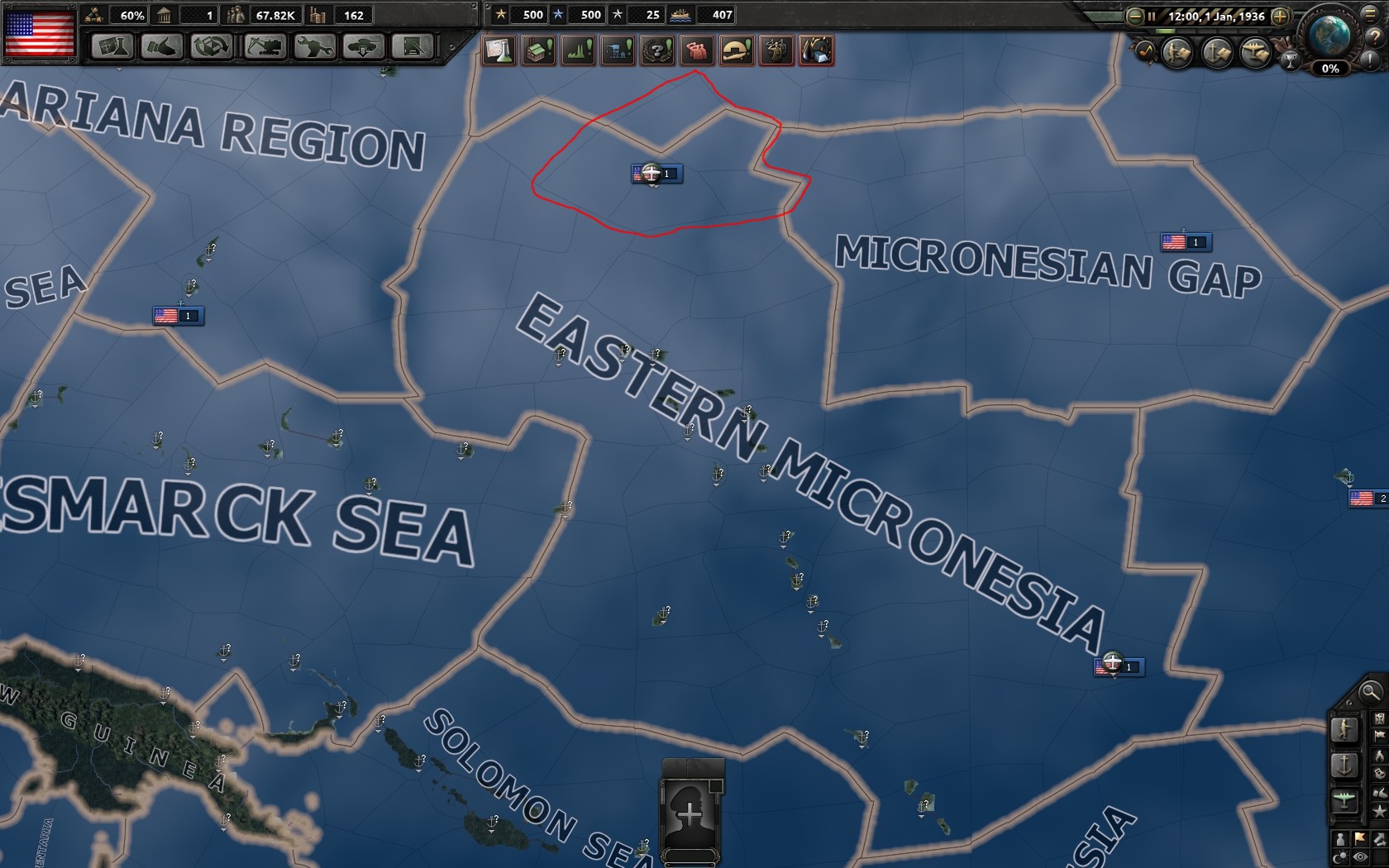
Task: Open the Production view recycling-arrows icon
Action: coord(211,49)
